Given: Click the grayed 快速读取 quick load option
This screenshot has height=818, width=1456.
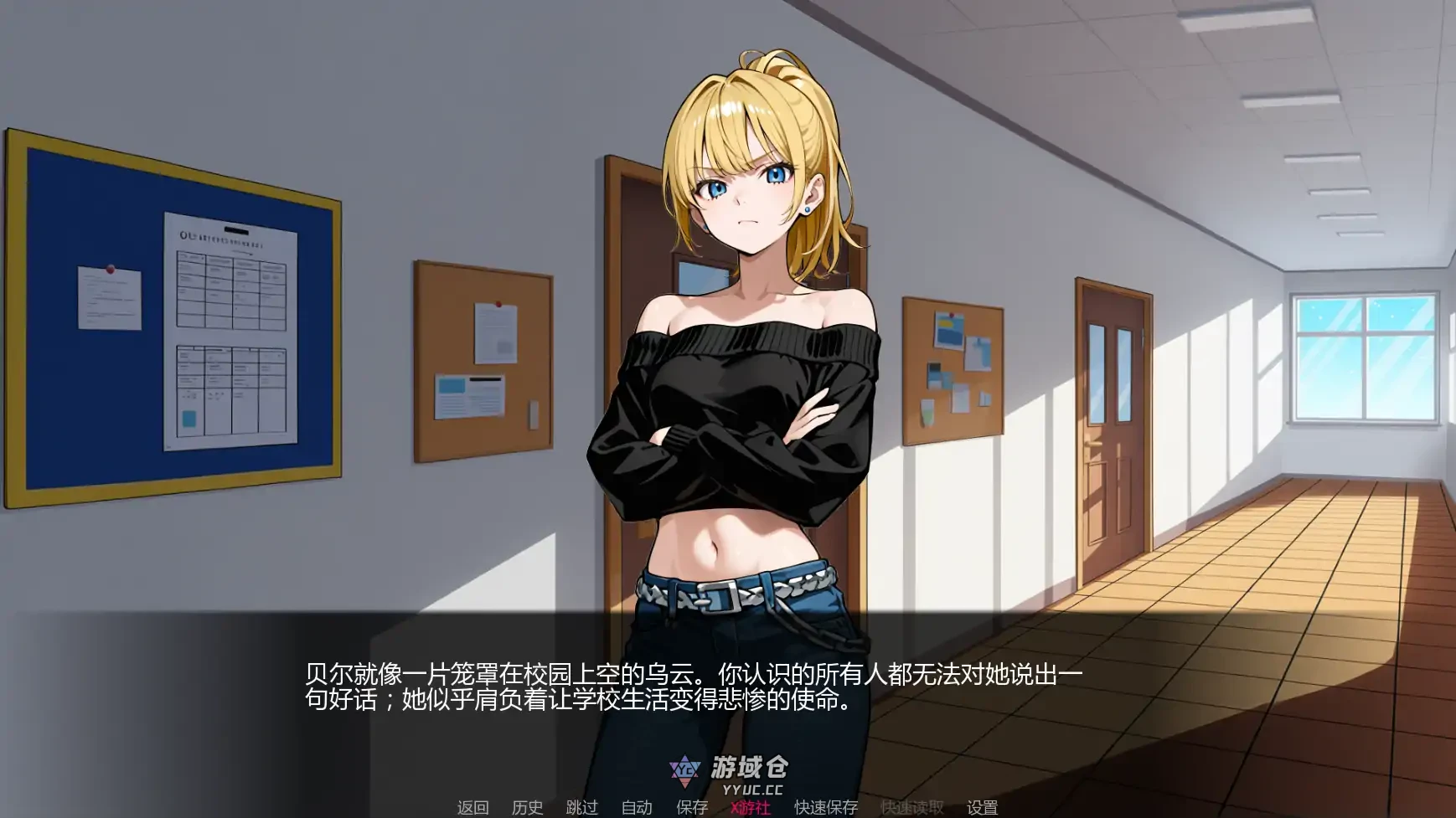Looking at the screenshot, I should (909, 809).
